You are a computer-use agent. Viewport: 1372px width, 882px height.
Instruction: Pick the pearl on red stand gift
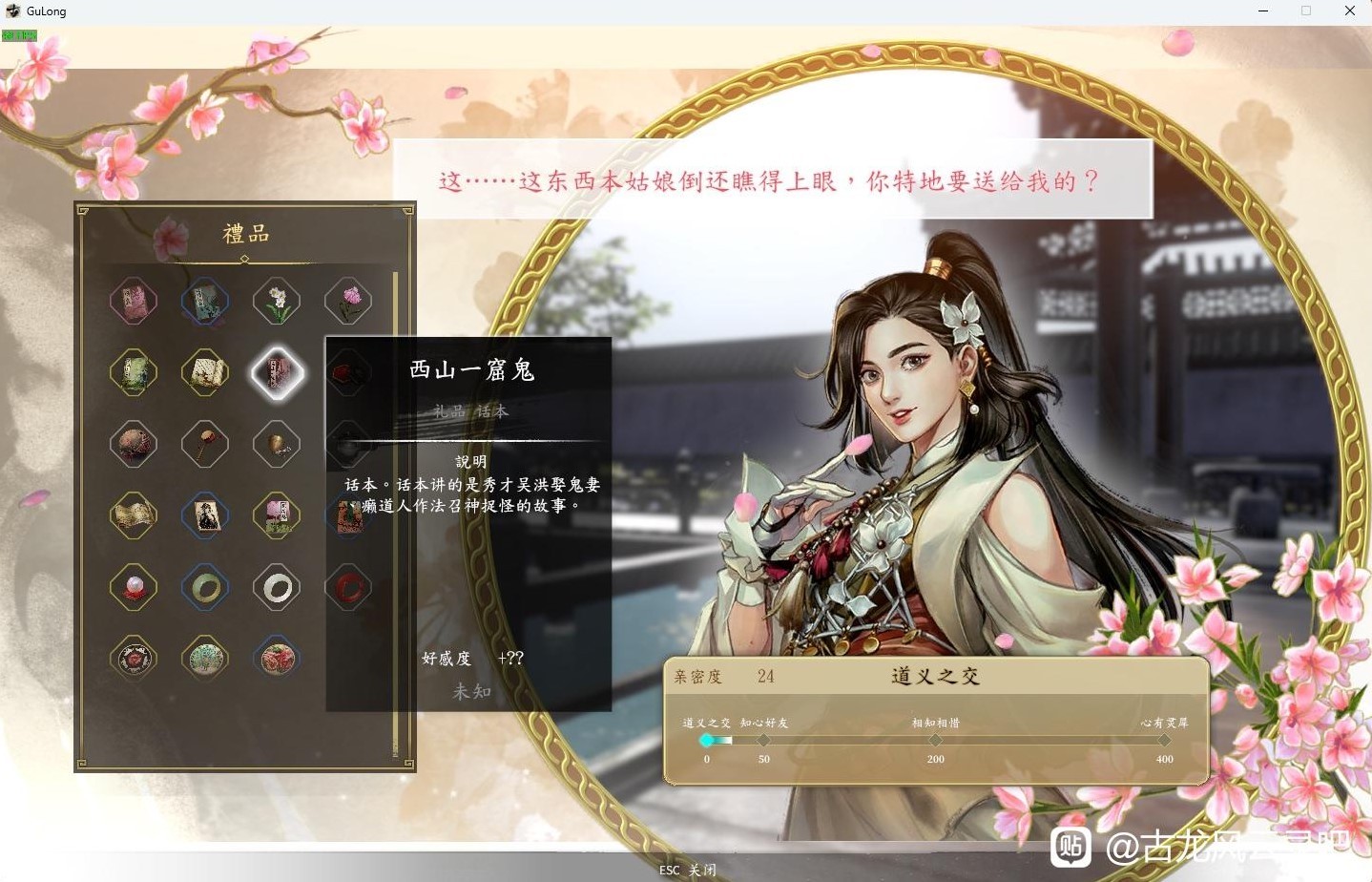[x=134, y=587]
